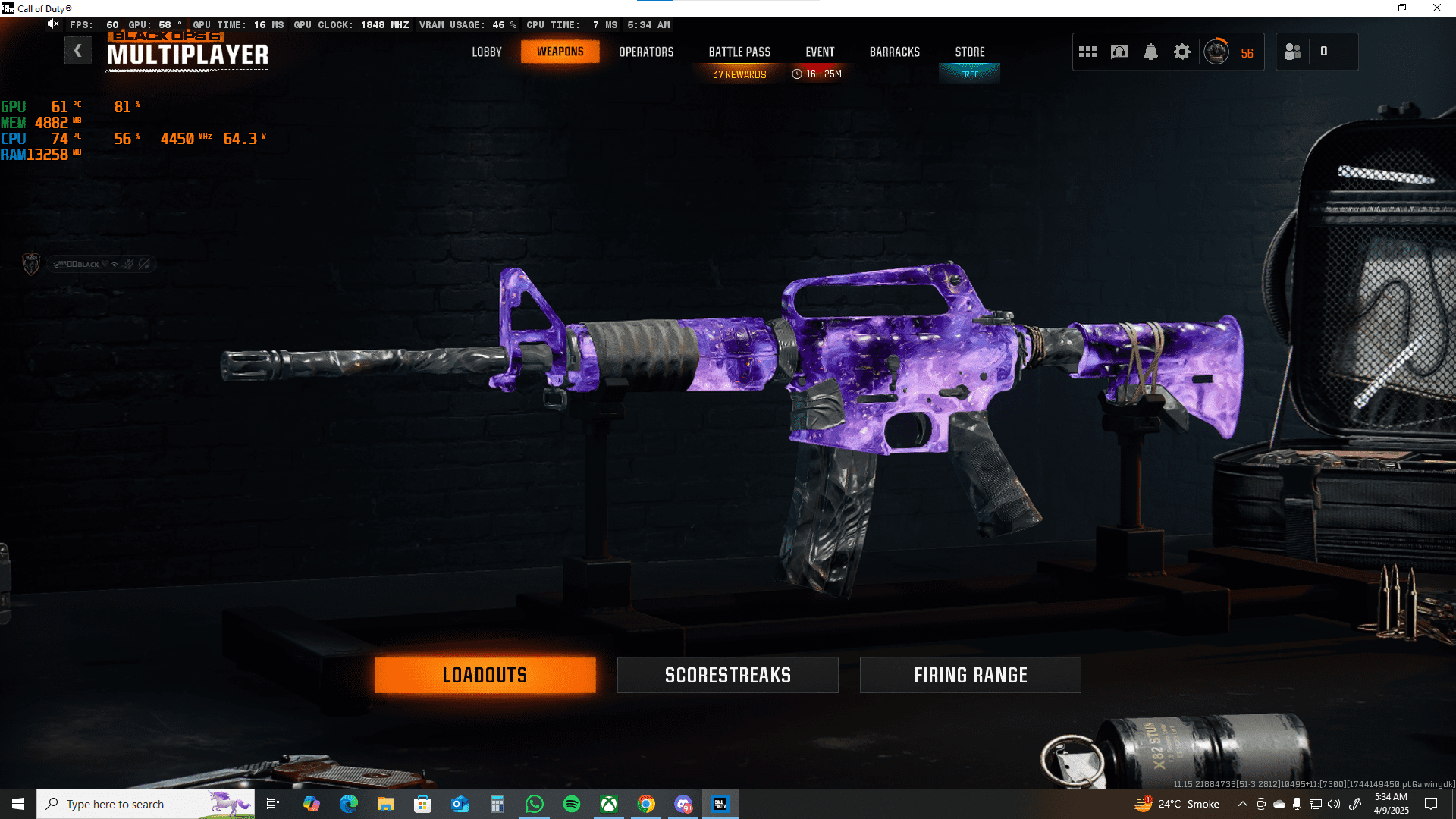Expand hidden icons in the system tray
Viewport: 1456px width, 819px height.
pyautogui.click(x=1242, y=804)
